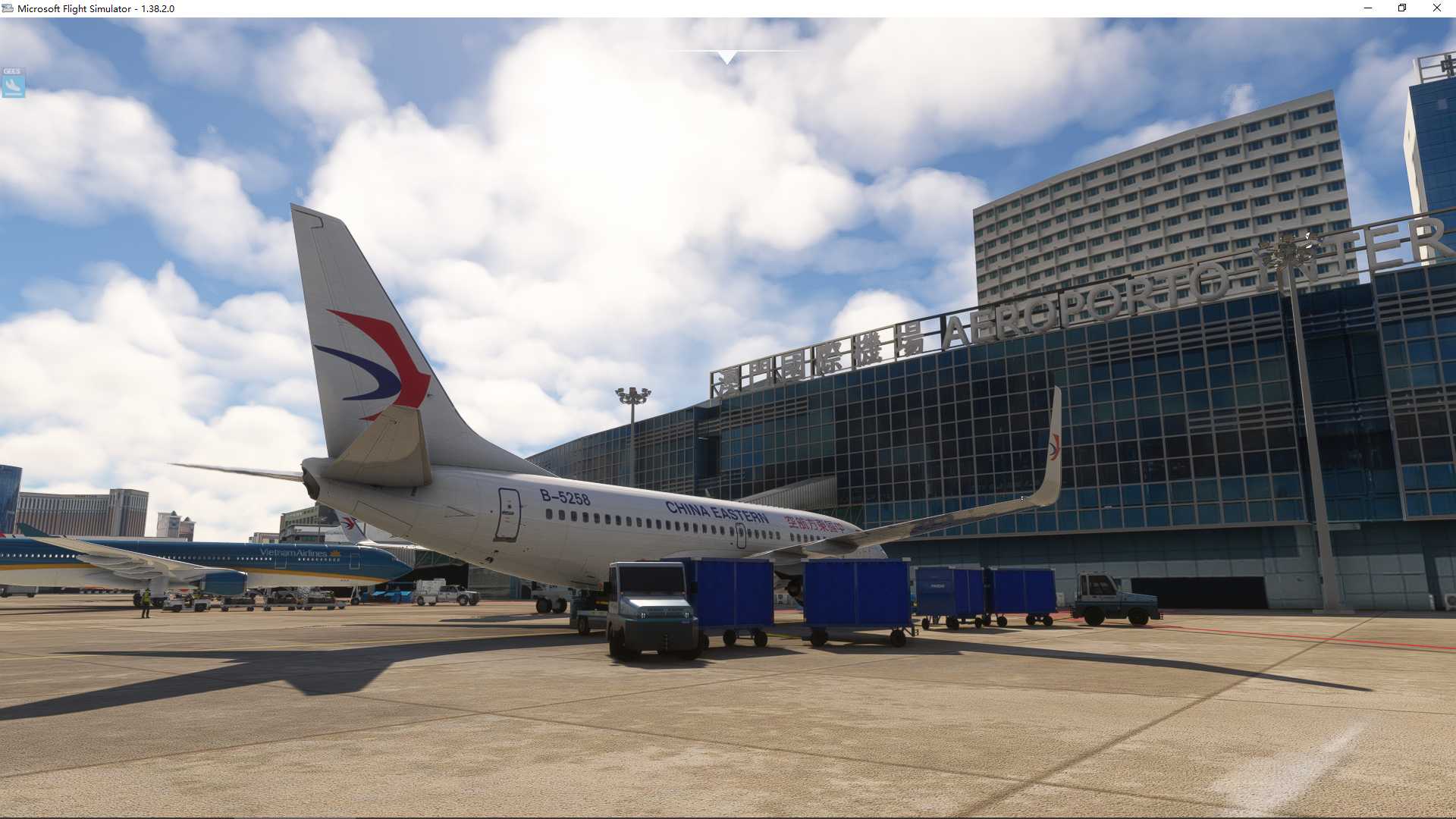Viewport: 1456px width, 819px height.
Task: Click the GEES label above the widget icon
Action: [x=11, y=71]
